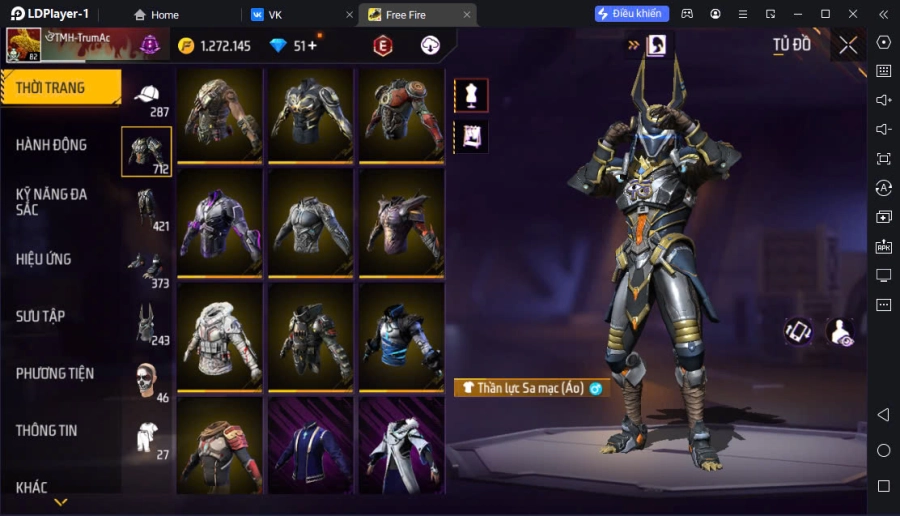The image size is (900, 516).
Task: Close the wardrobe with the X button
Action: point(848,45)
